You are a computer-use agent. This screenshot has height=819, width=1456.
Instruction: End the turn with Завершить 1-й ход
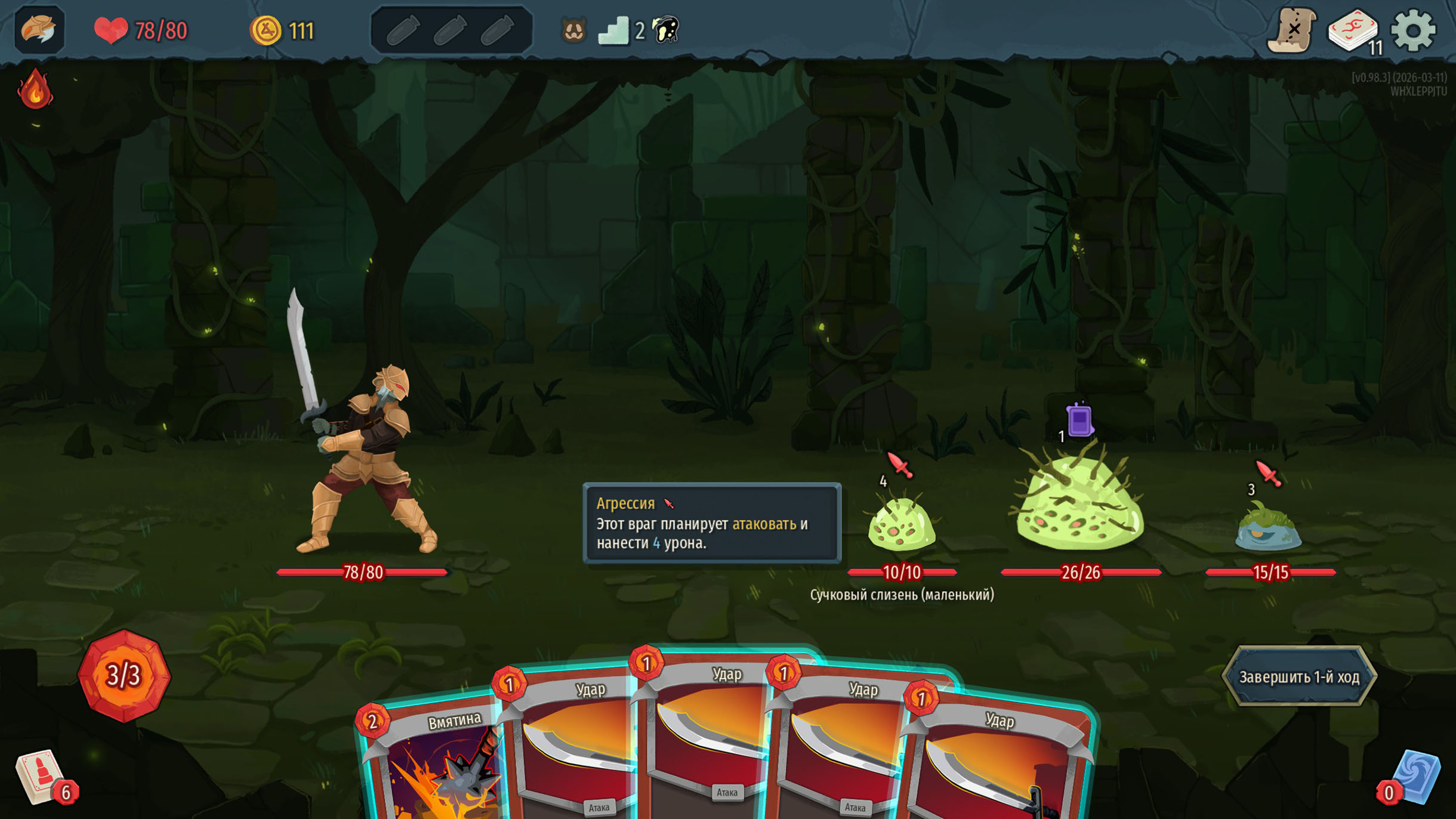click(x=1299, y=676)
